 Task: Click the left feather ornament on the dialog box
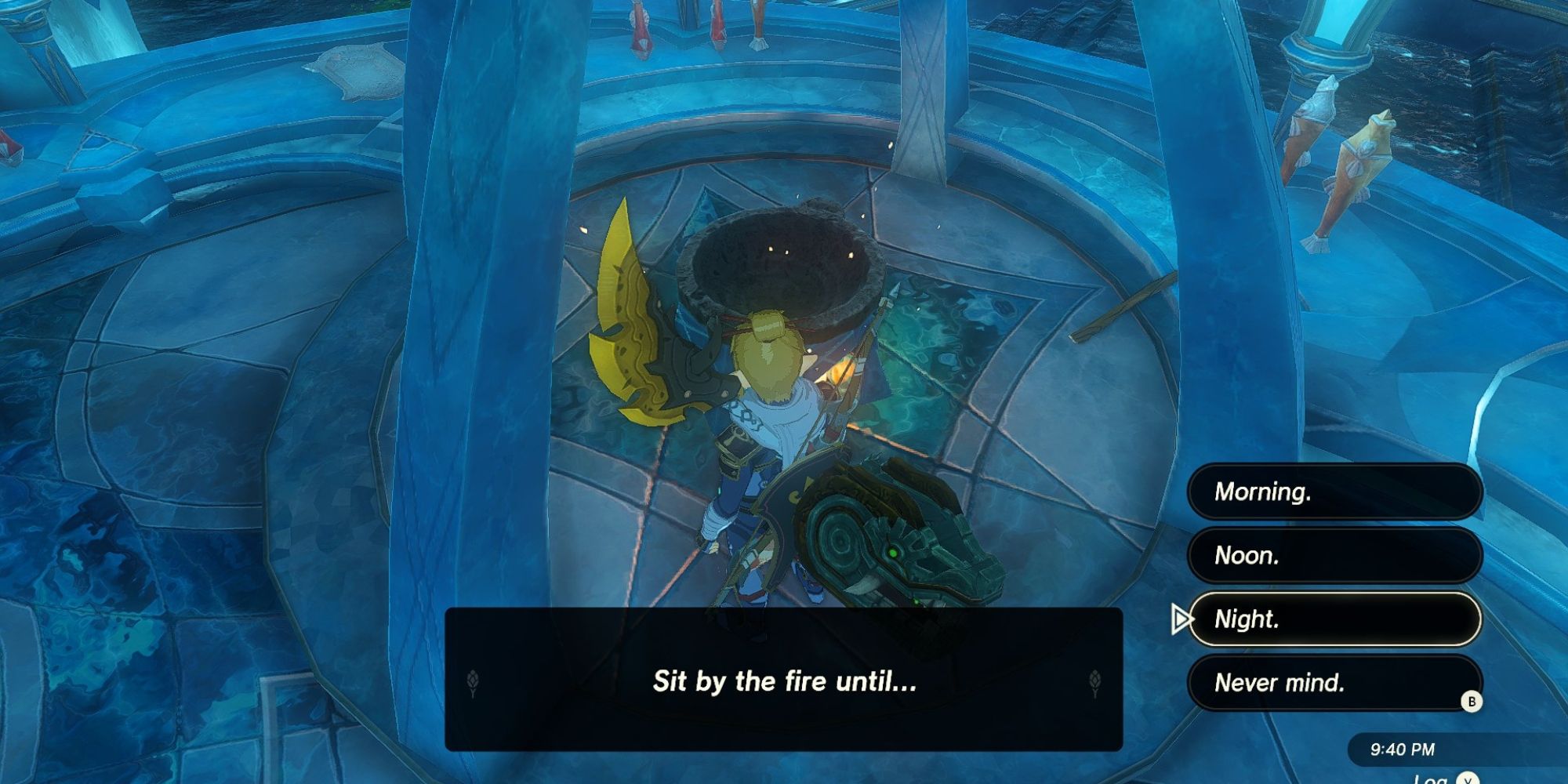coord(473,683)
